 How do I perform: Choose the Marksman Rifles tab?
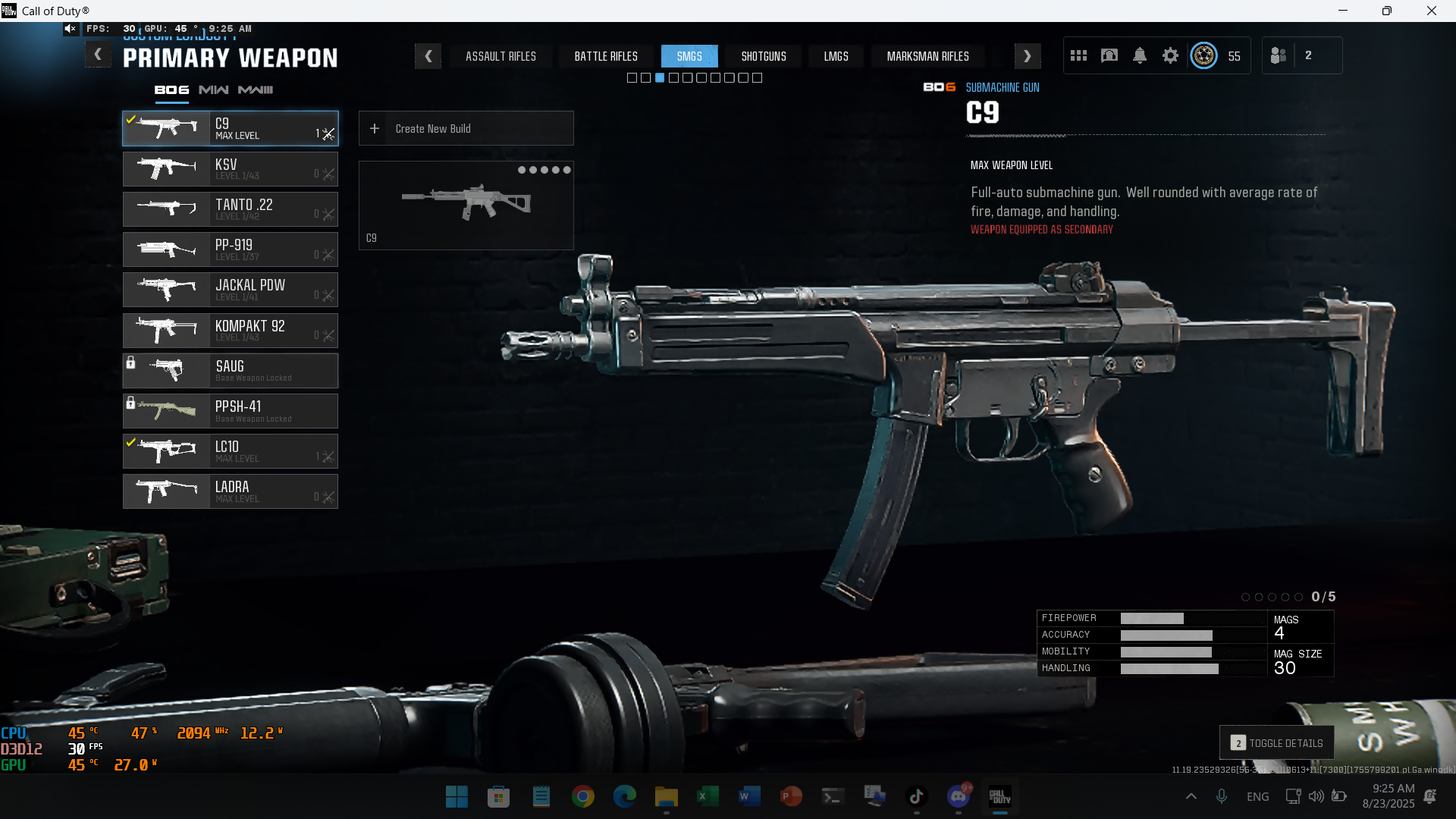[x=927, y=56]
